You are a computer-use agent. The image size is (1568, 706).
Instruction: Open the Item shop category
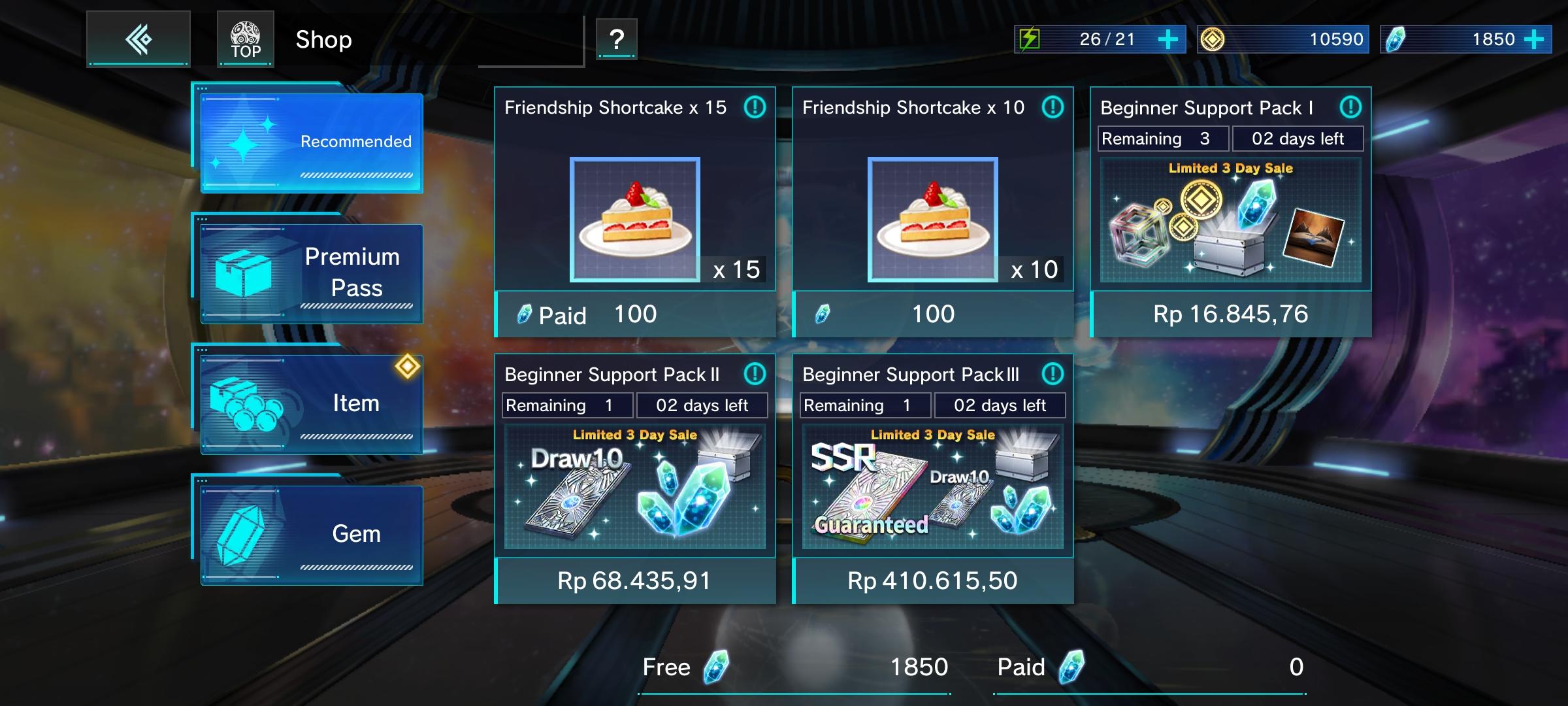pyautogui.click(x=312, y=404)
